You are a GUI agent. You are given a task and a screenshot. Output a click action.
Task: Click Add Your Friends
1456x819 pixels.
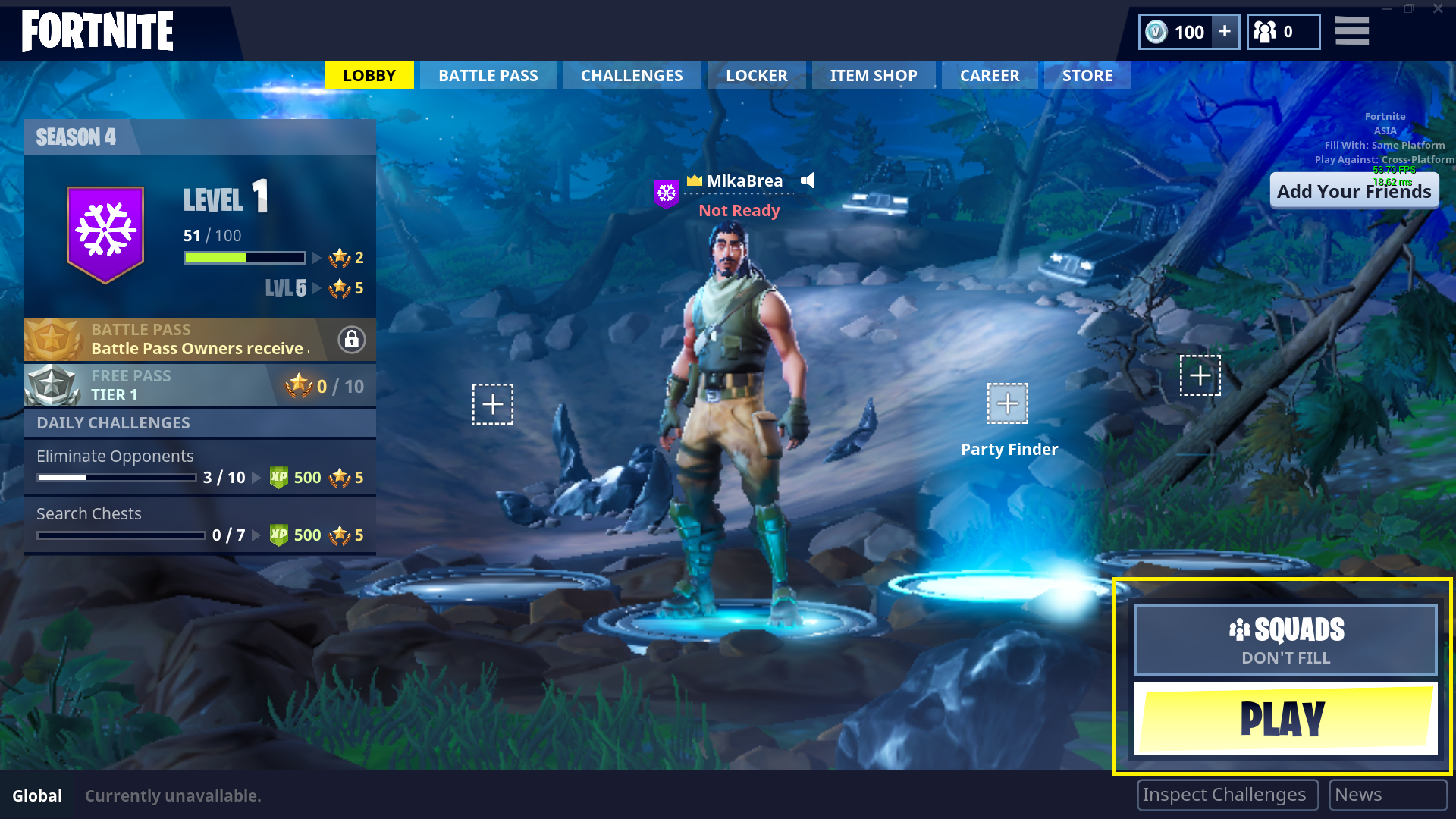1354,190
